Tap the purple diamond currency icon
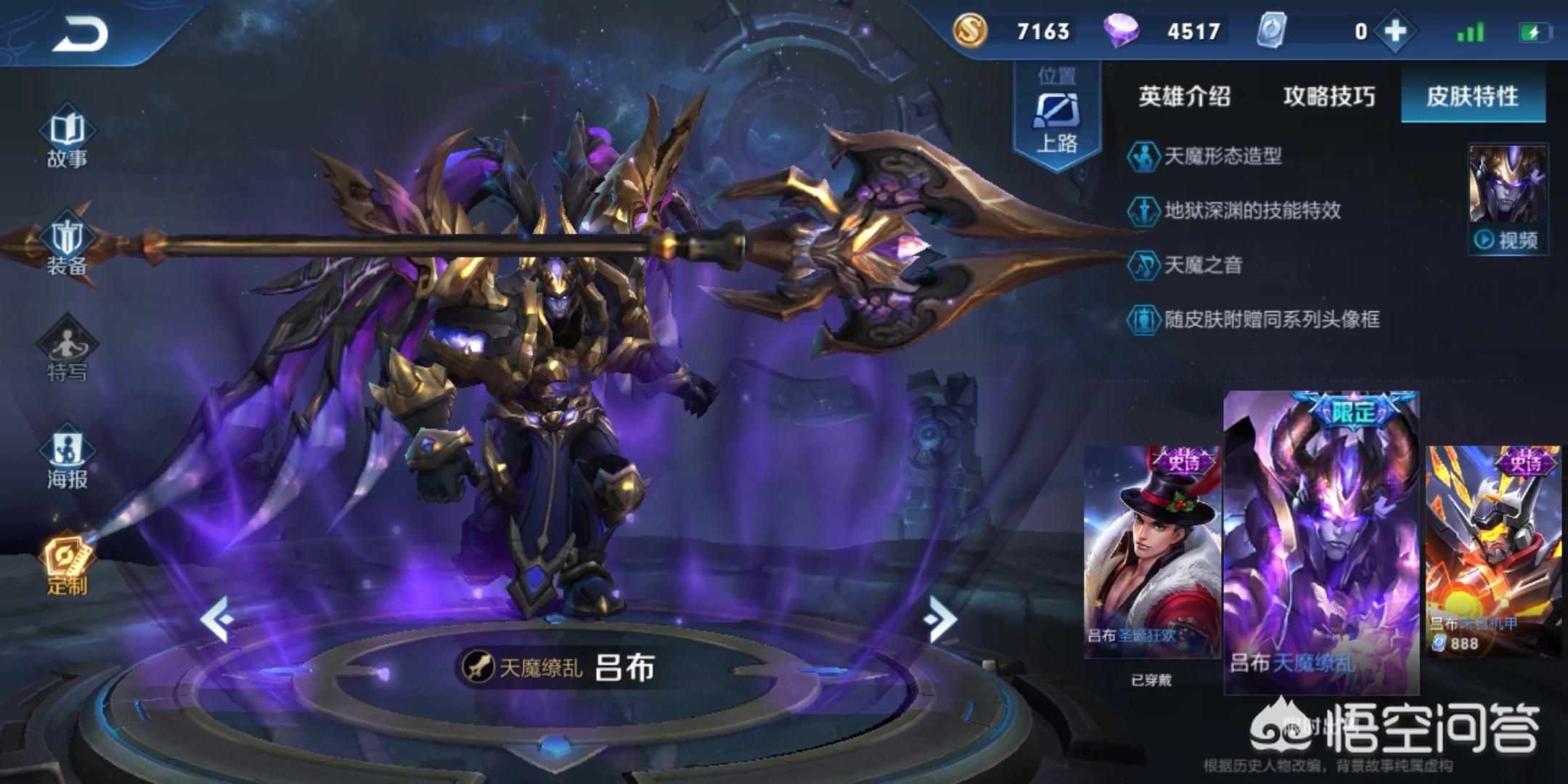The height and width of the screenshot is (784, 1568). coord(1120,31)
